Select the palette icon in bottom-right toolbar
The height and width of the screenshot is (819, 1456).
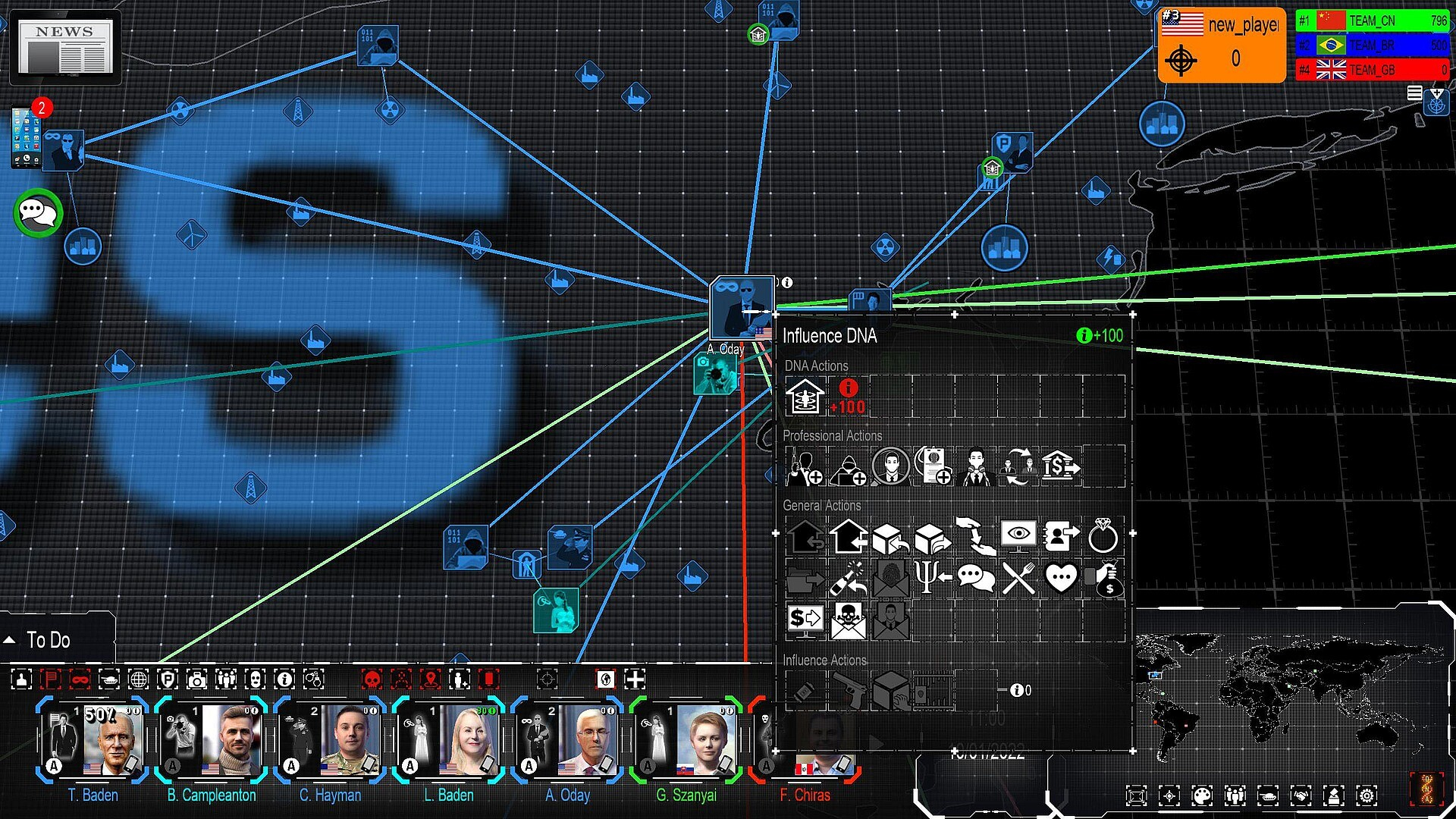(x=1202, y=795)
